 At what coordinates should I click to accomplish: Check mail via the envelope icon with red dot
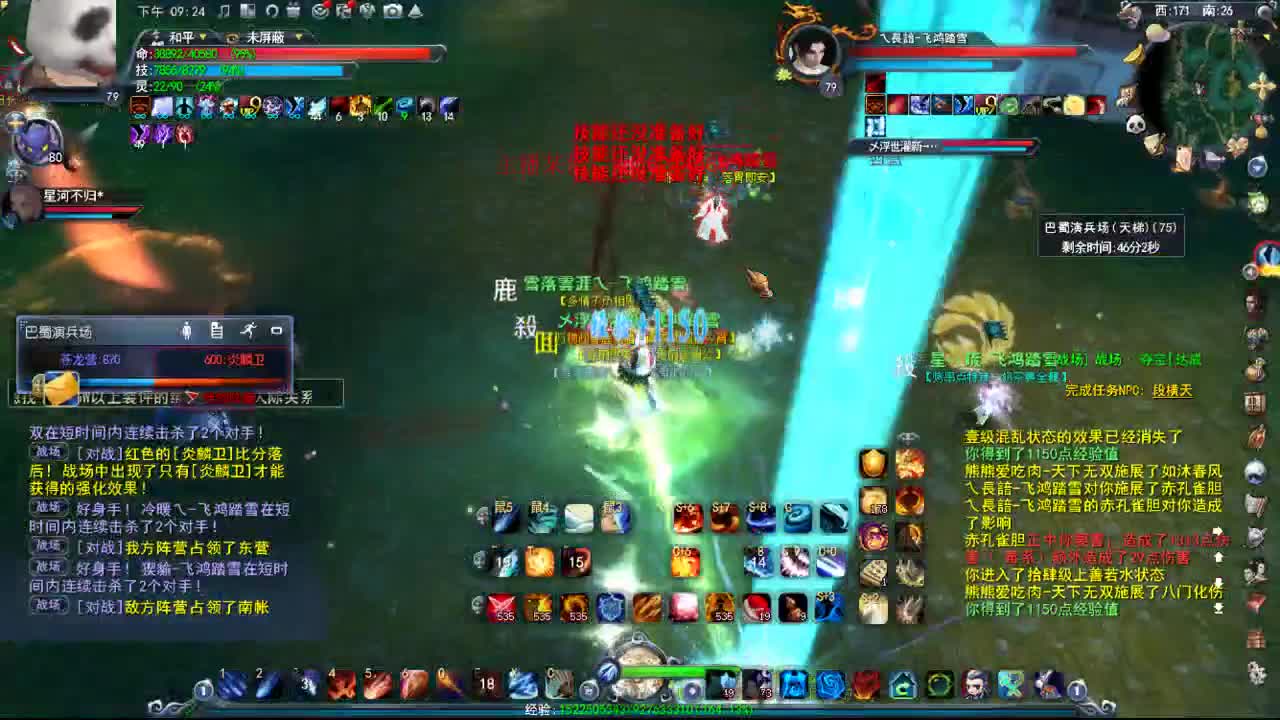pyautogui.click(x=320, y=12)
